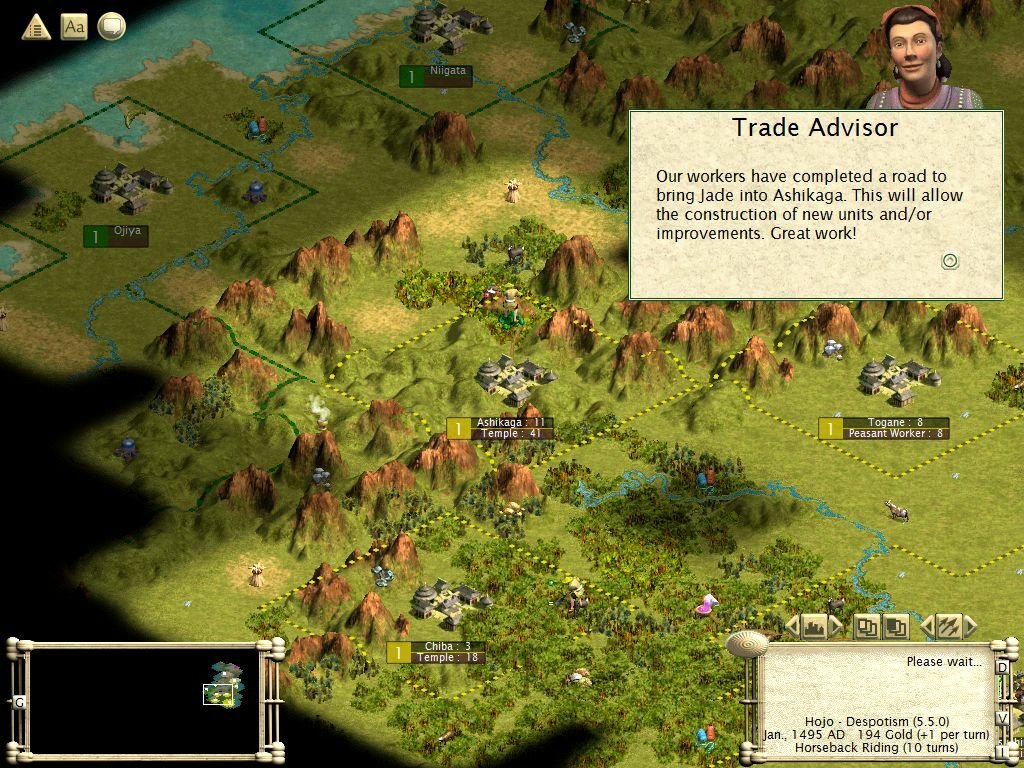Click the D button on info box
1024x768 pixels.
pyautogui.click(x=1002, y=667)
